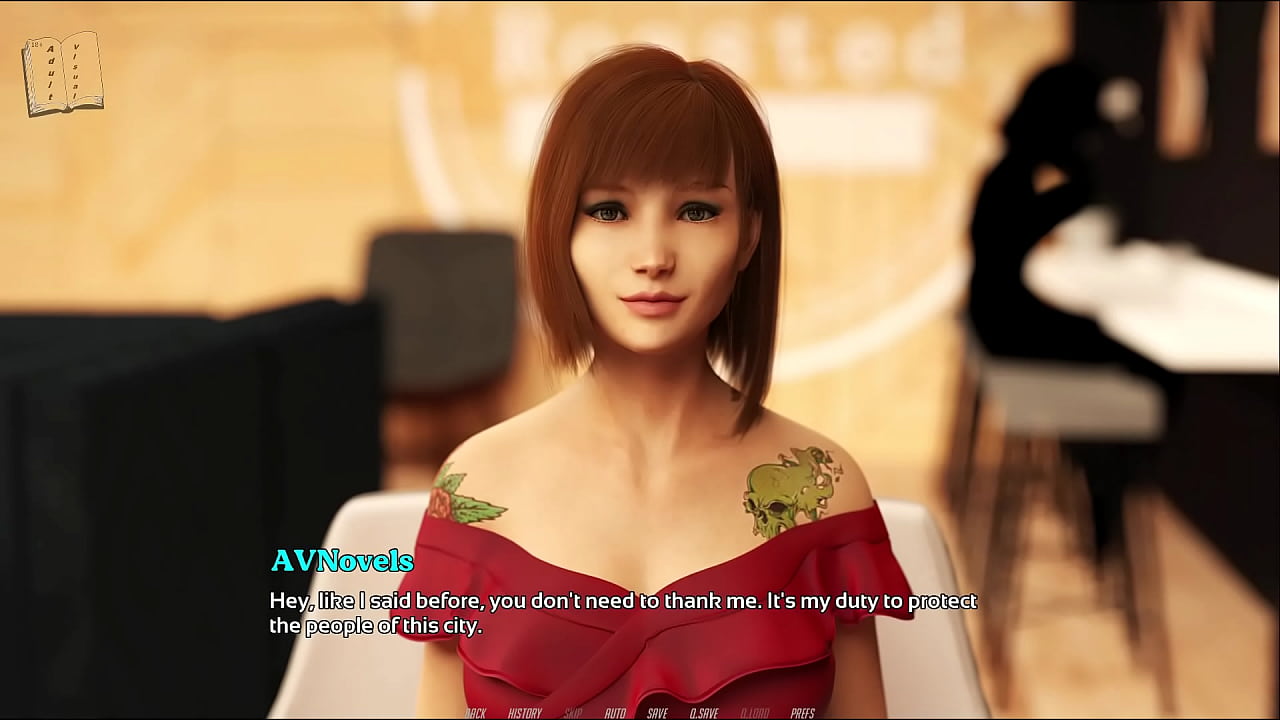Quick save with Q.Save
The width and height of the screenshot is (1280, 720).
[704, 713]
